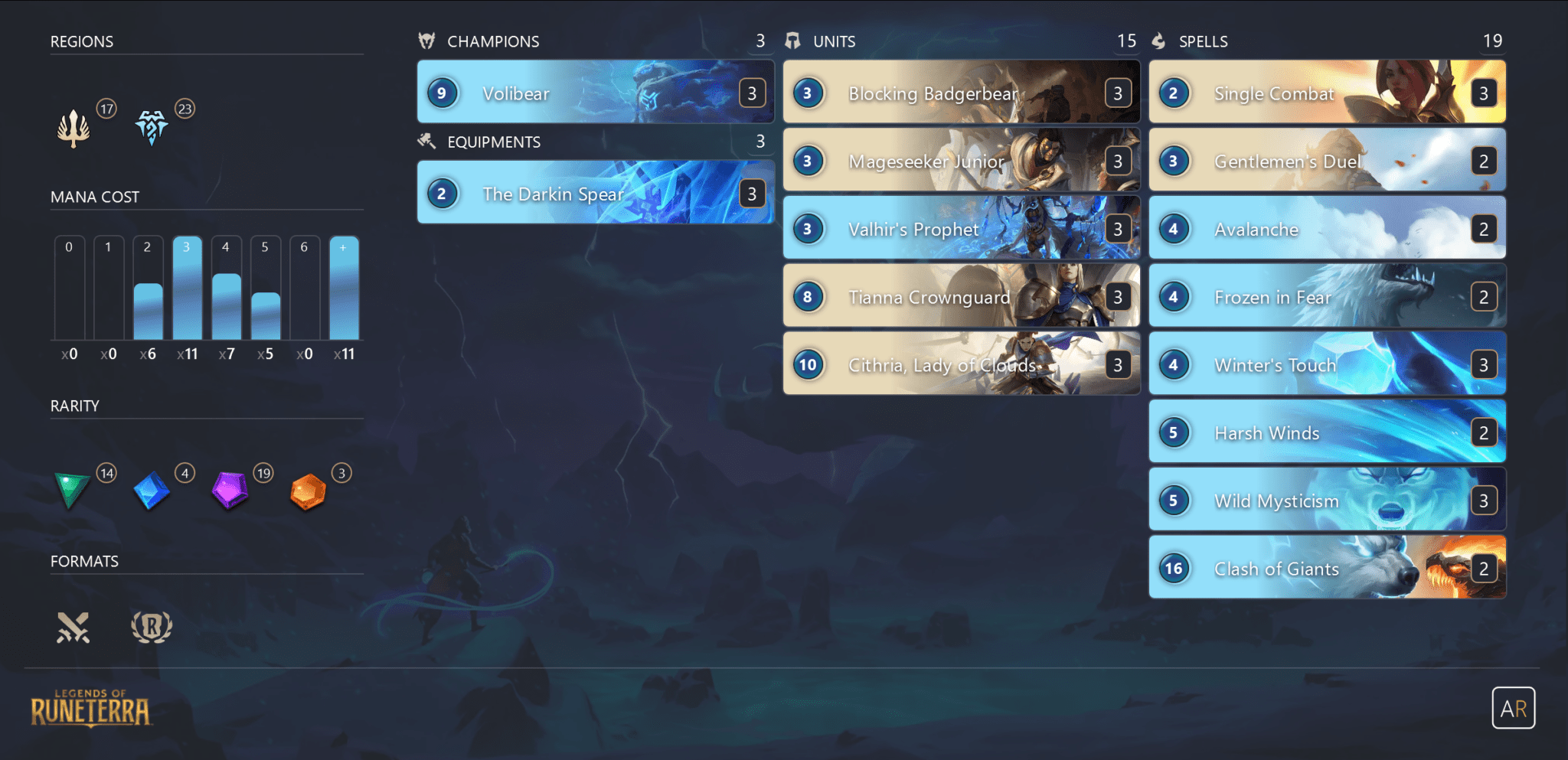
Task: Click the Legends of Runeterra logo
Action: [x=90, y=708]
